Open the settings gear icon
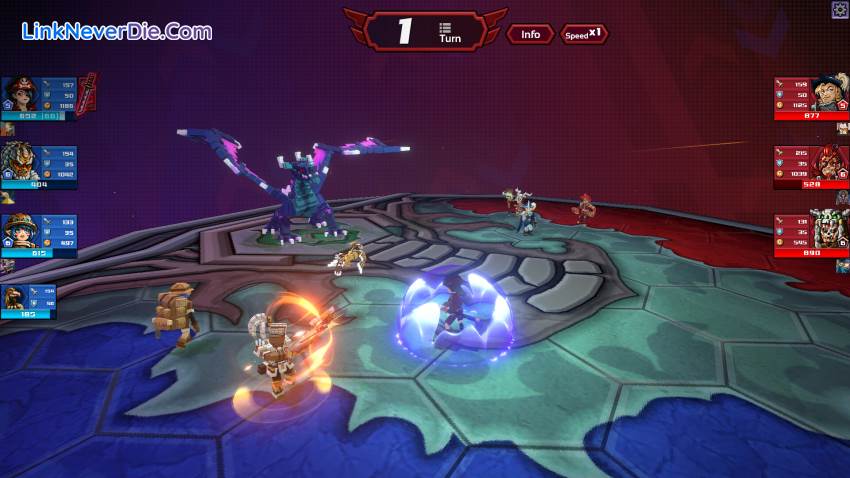Viewport: 850px width, 478px height. [x=840, y=9]
